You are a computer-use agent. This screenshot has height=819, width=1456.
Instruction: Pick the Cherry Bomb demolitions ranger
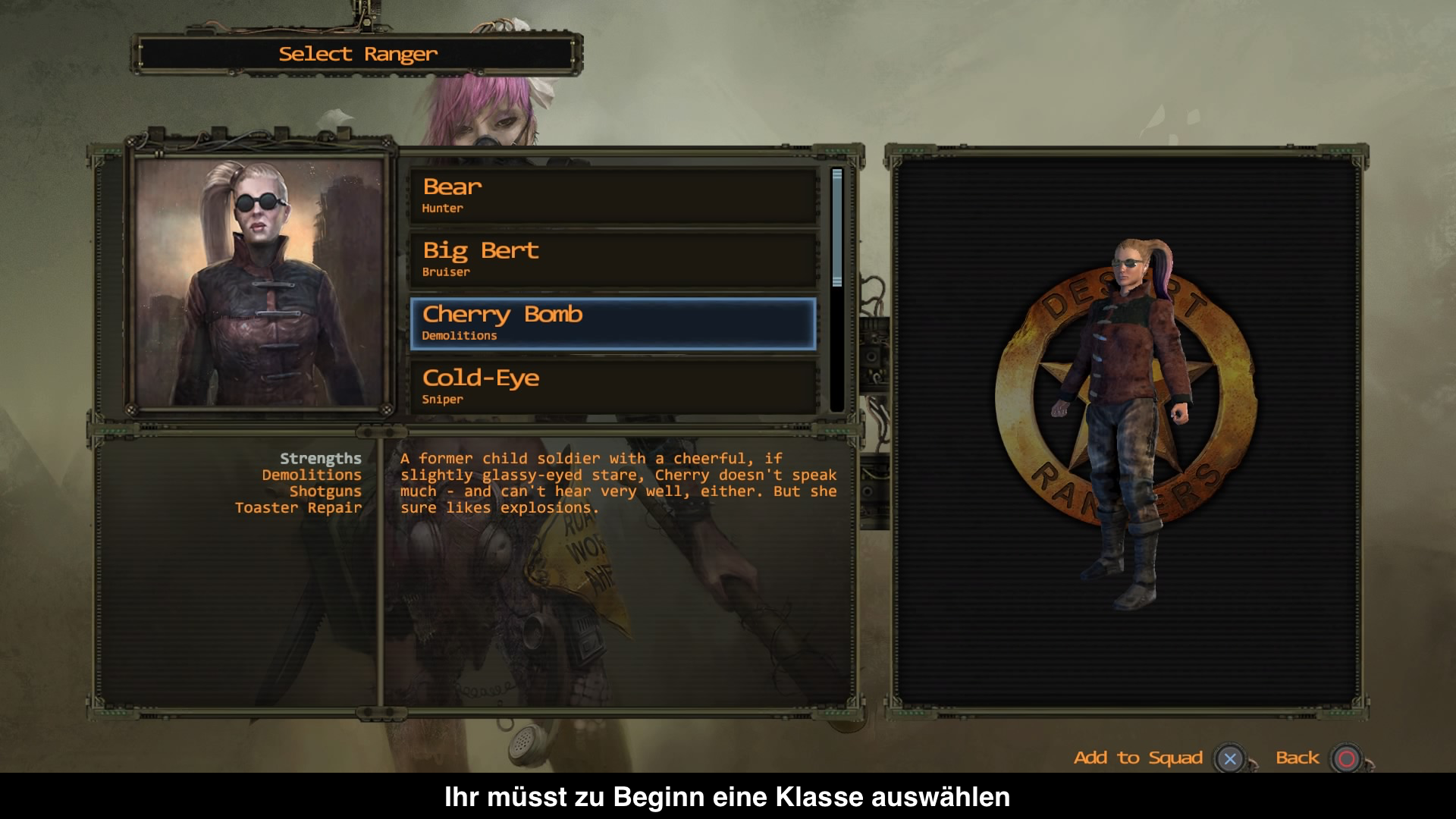tap(613, 324)
